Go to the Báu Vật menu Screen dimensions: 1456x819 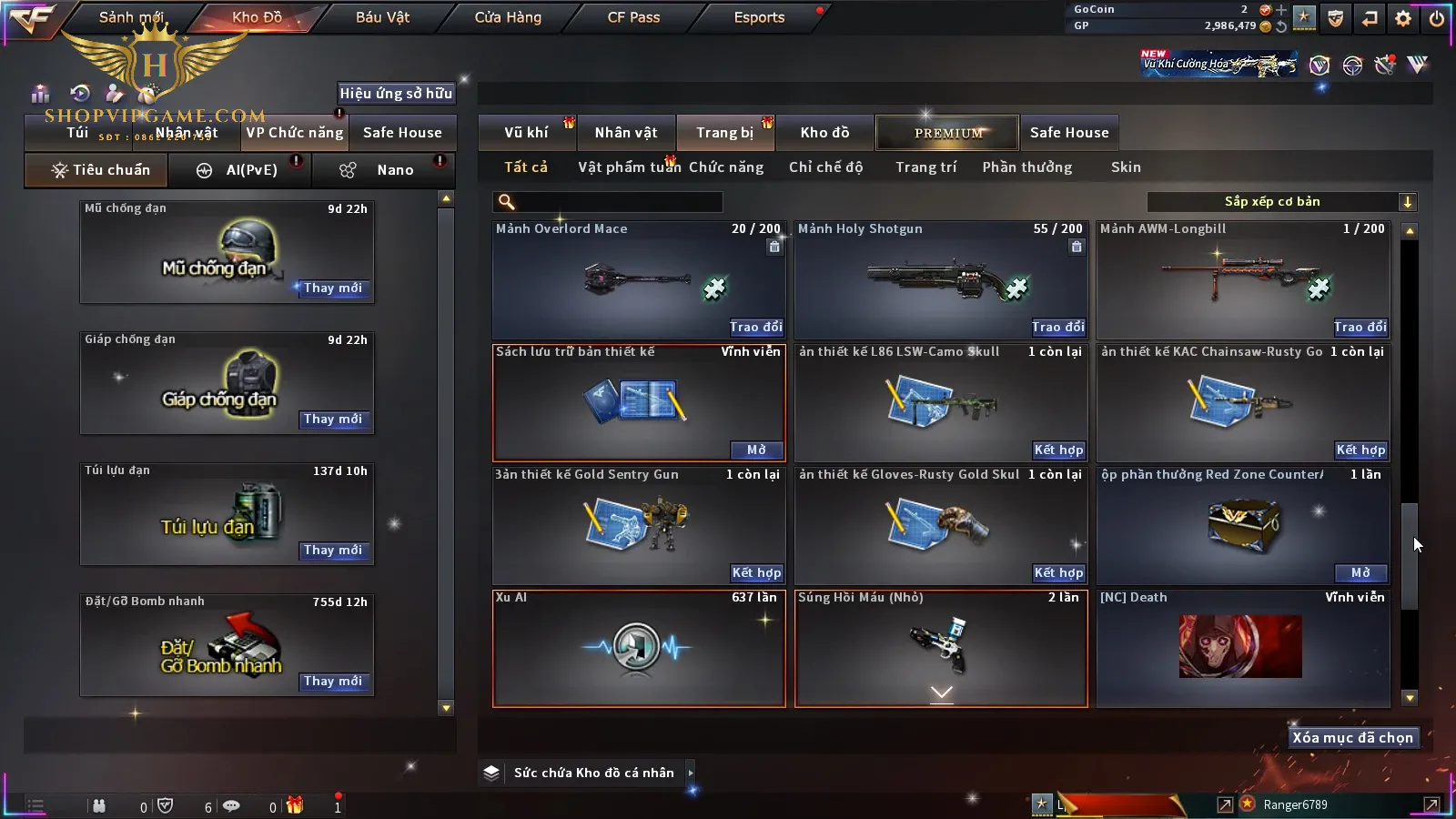[382, 17]
